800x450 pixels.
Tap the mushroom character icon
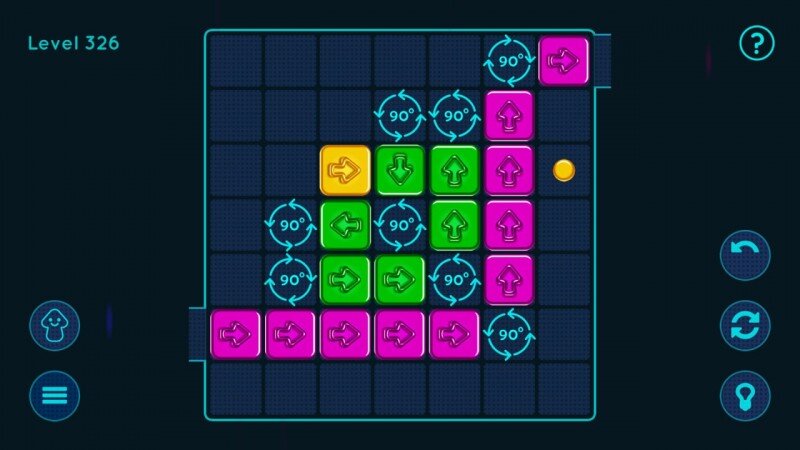(54, 325)
